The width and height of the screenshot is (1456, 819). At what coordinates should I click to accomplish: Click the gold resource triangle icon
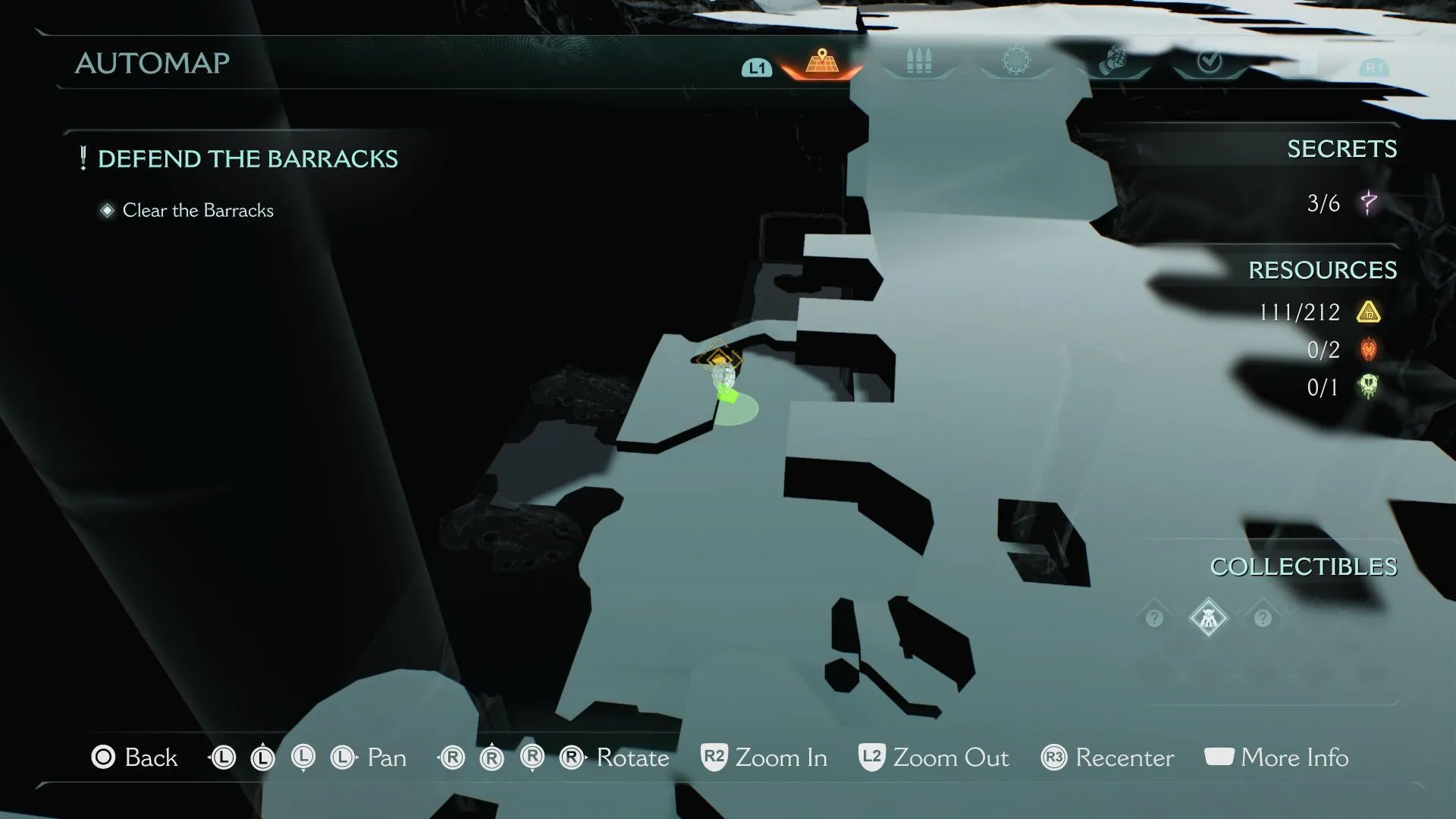(1369, 312)
